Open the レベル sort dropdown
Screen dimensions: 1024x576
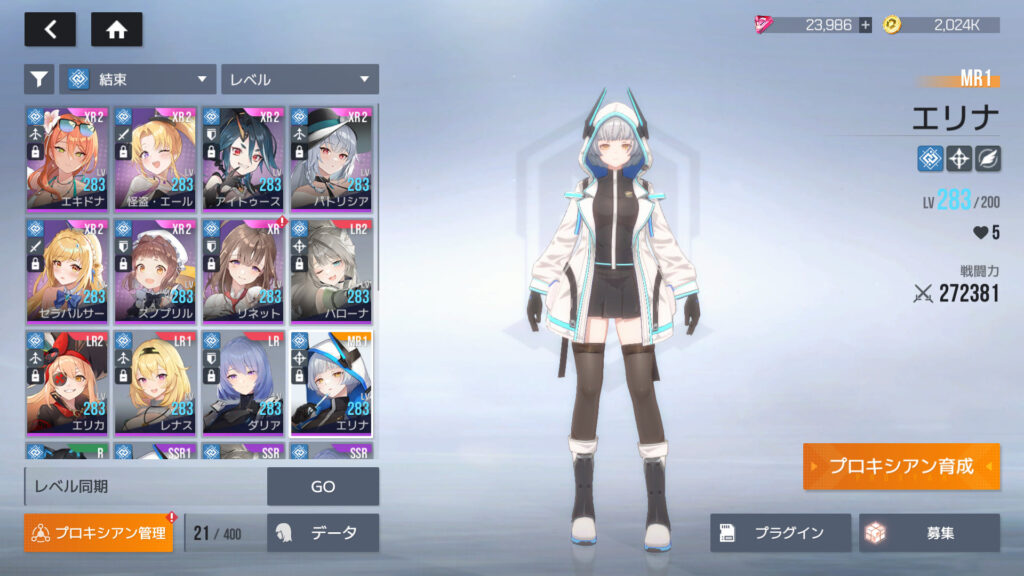[300, 79]
